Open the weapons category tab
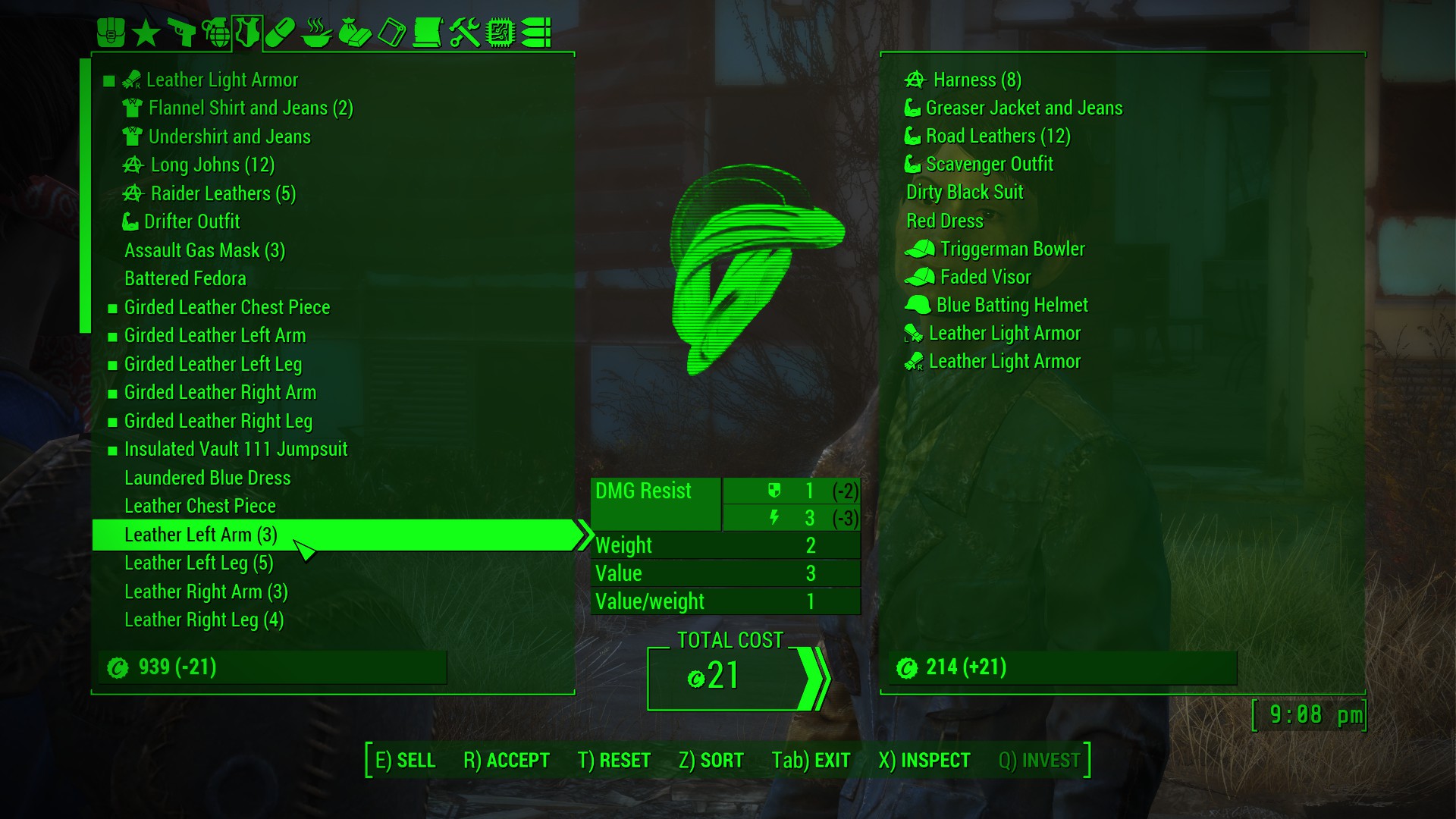 point(182,32)
